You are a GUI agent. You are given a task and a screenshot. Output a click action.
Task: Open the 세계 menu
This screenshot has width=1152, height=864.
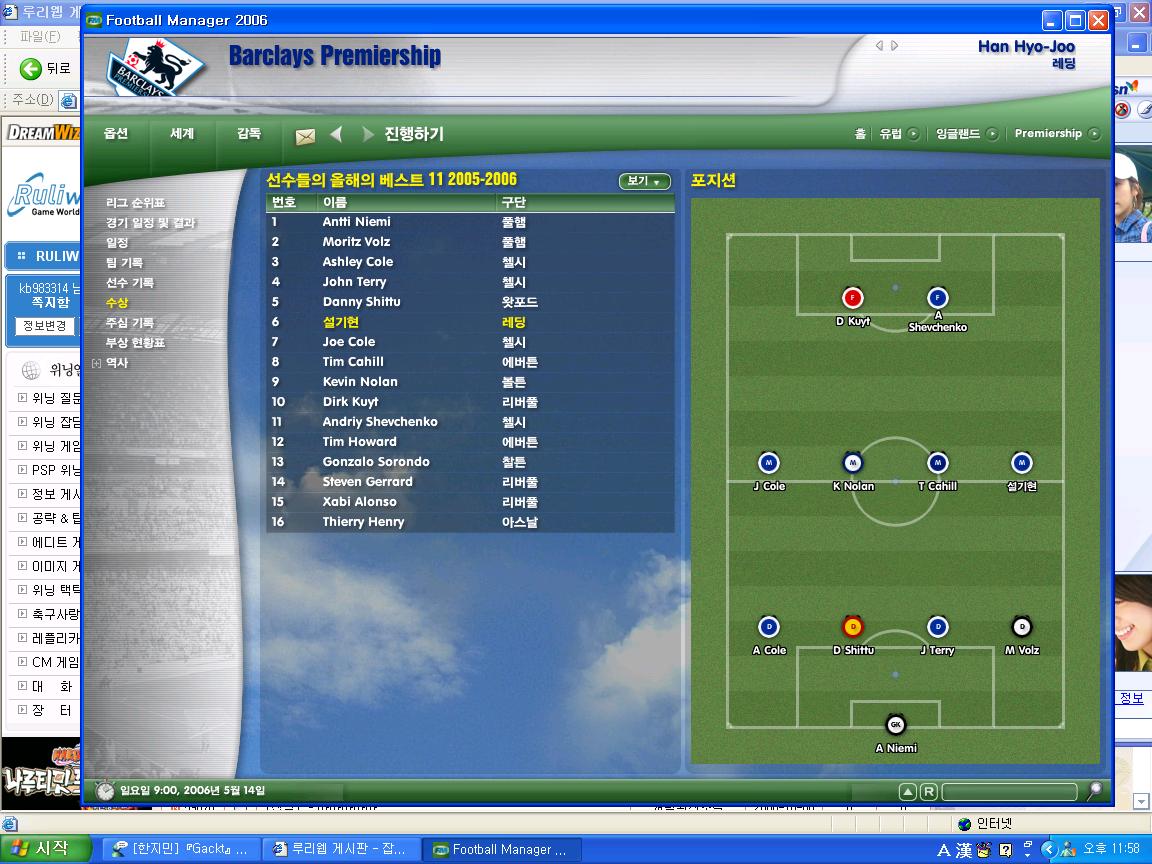(x=182, y=133)
